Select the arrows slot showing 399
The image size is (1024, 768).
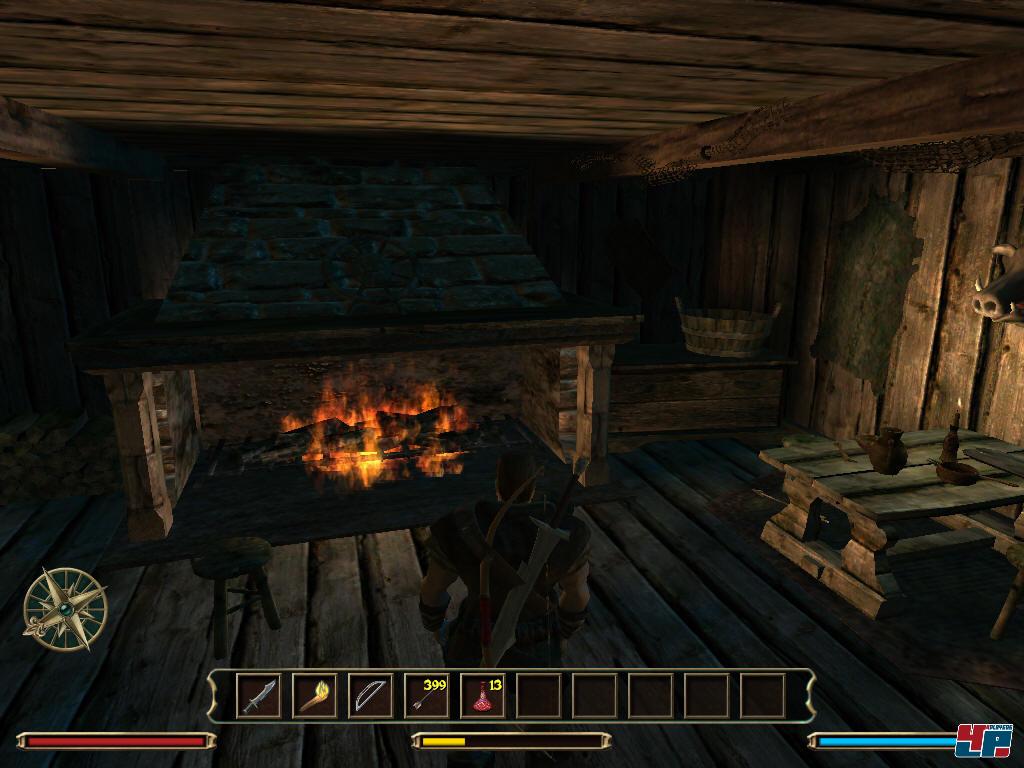coord(426,696)
